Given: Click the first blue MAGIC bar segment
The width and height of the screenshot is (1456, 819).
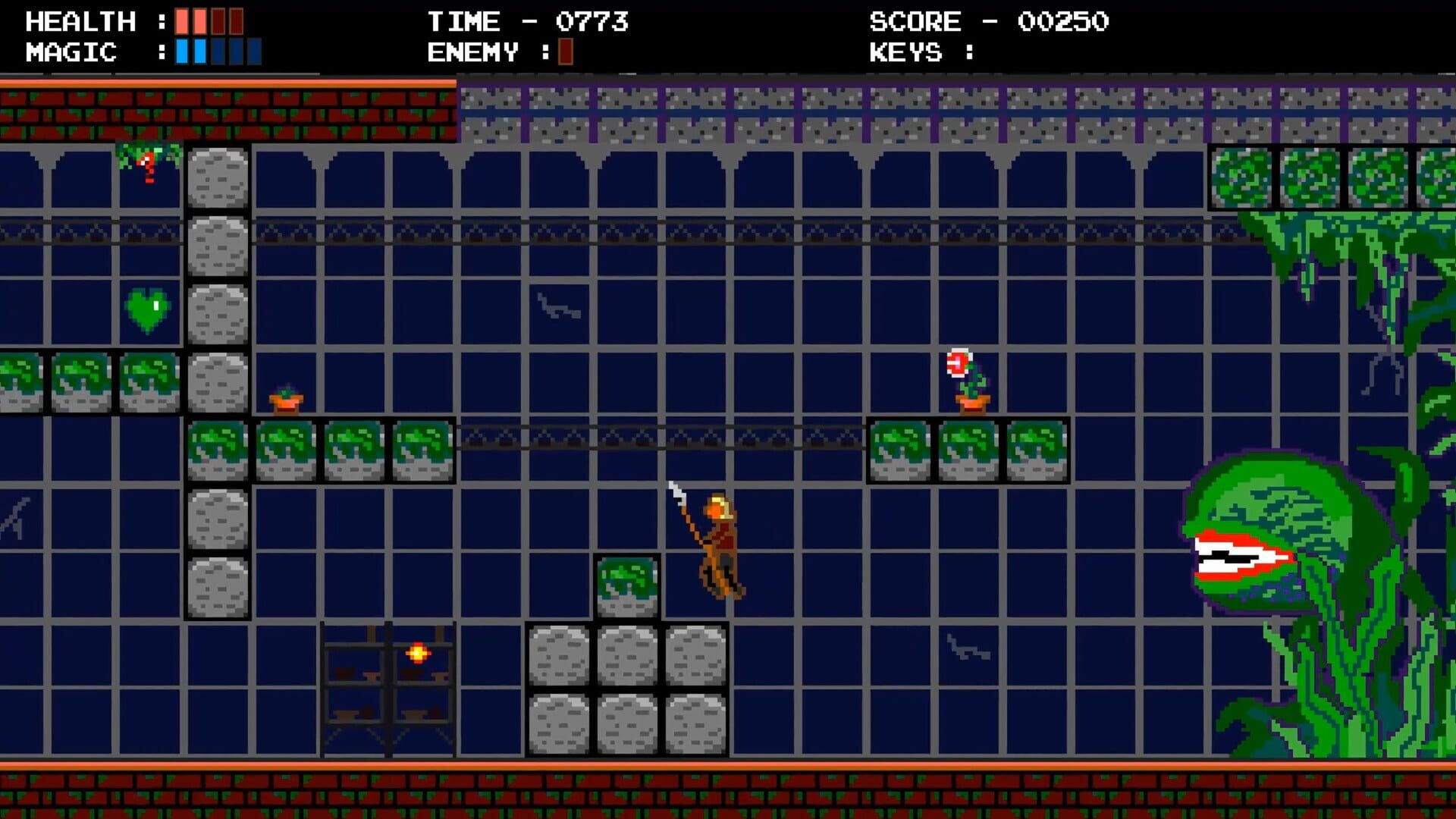Looking at the screenshot, I should [x=182, y=52].
